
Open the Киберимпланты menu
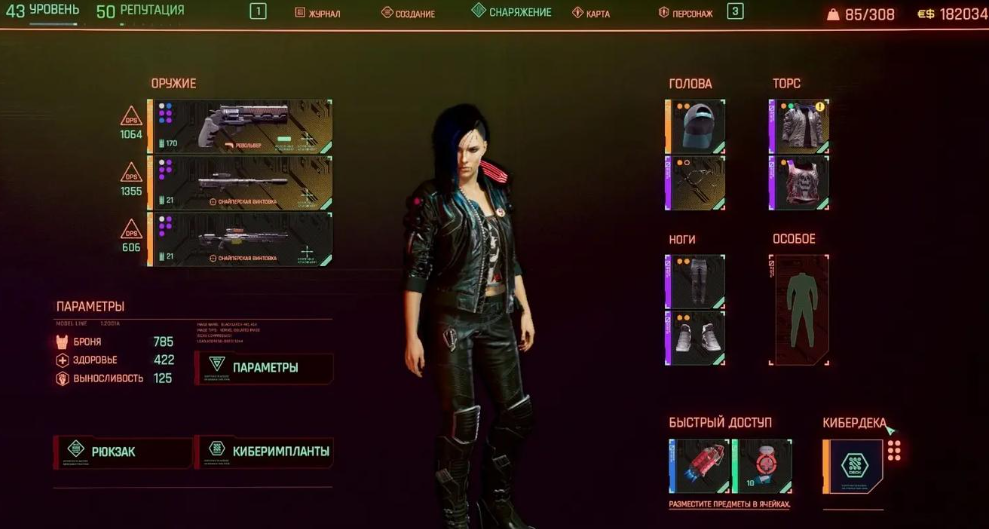pos(266,452)
